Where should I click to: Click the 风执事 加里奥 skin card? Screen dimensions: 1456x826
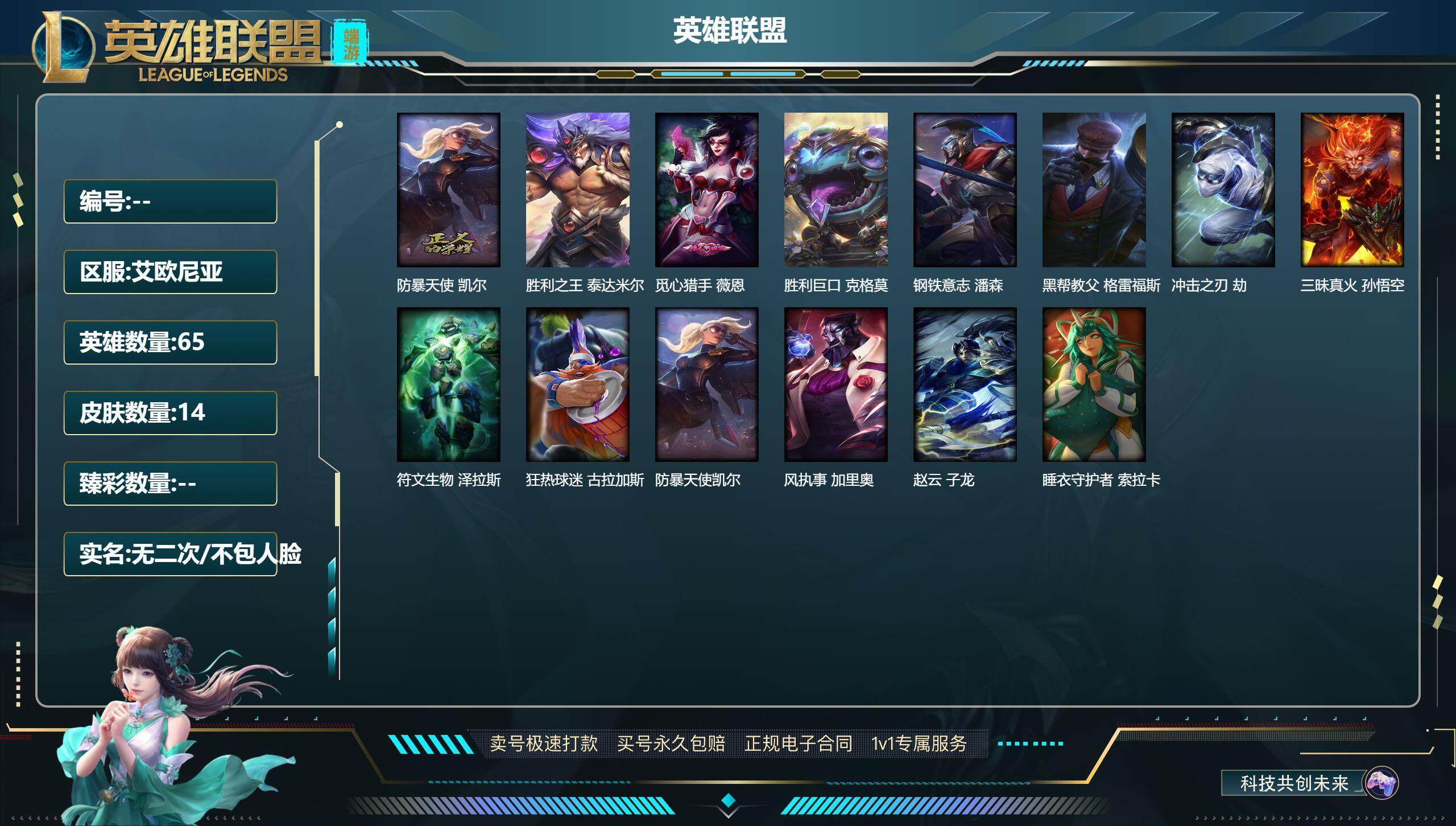click(x=835, y=385)
